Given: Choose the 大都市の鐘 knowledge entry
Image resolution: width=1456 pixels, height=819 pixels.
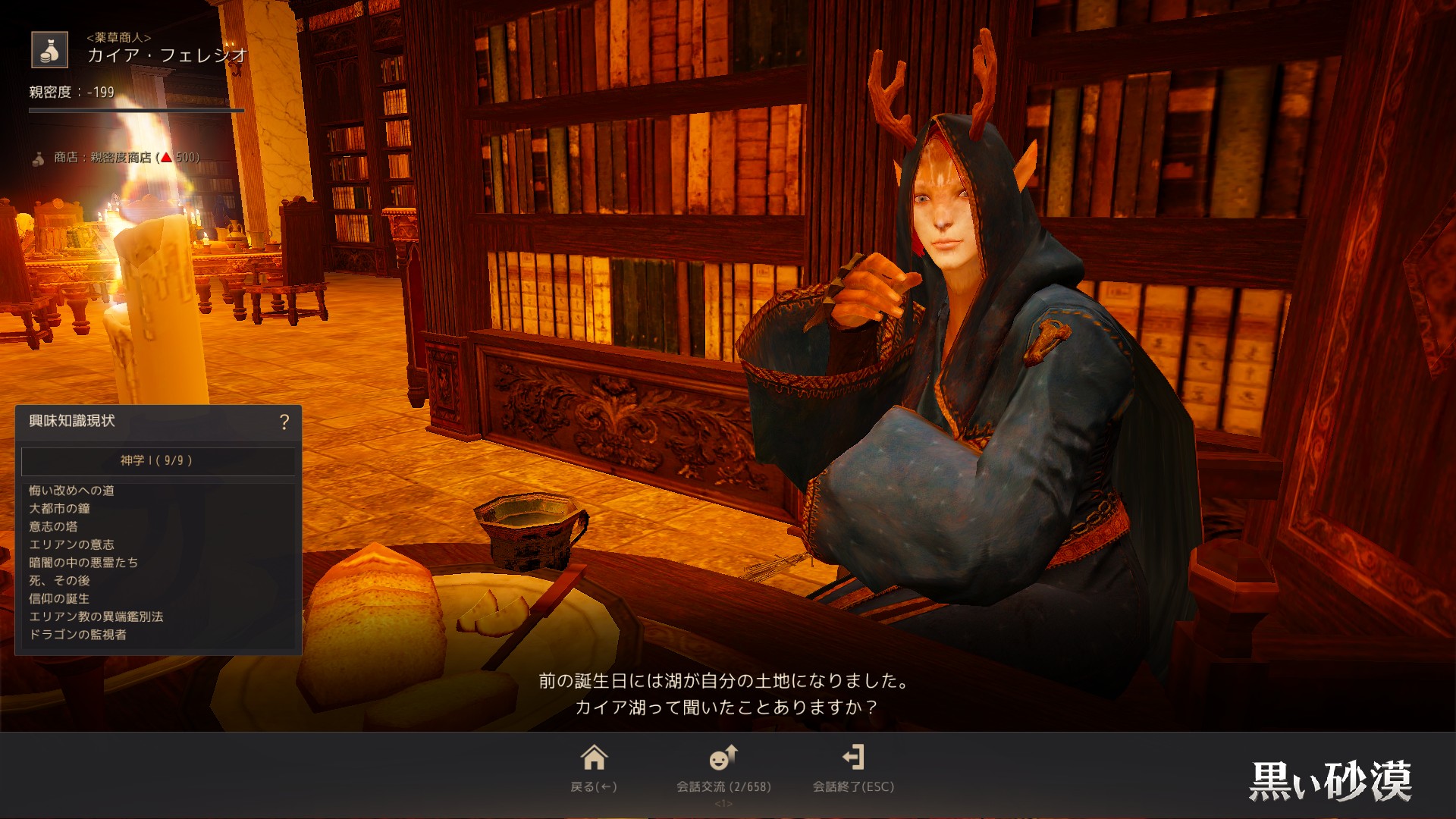Looking at the screenshot, I should click(x=60, y=509).
